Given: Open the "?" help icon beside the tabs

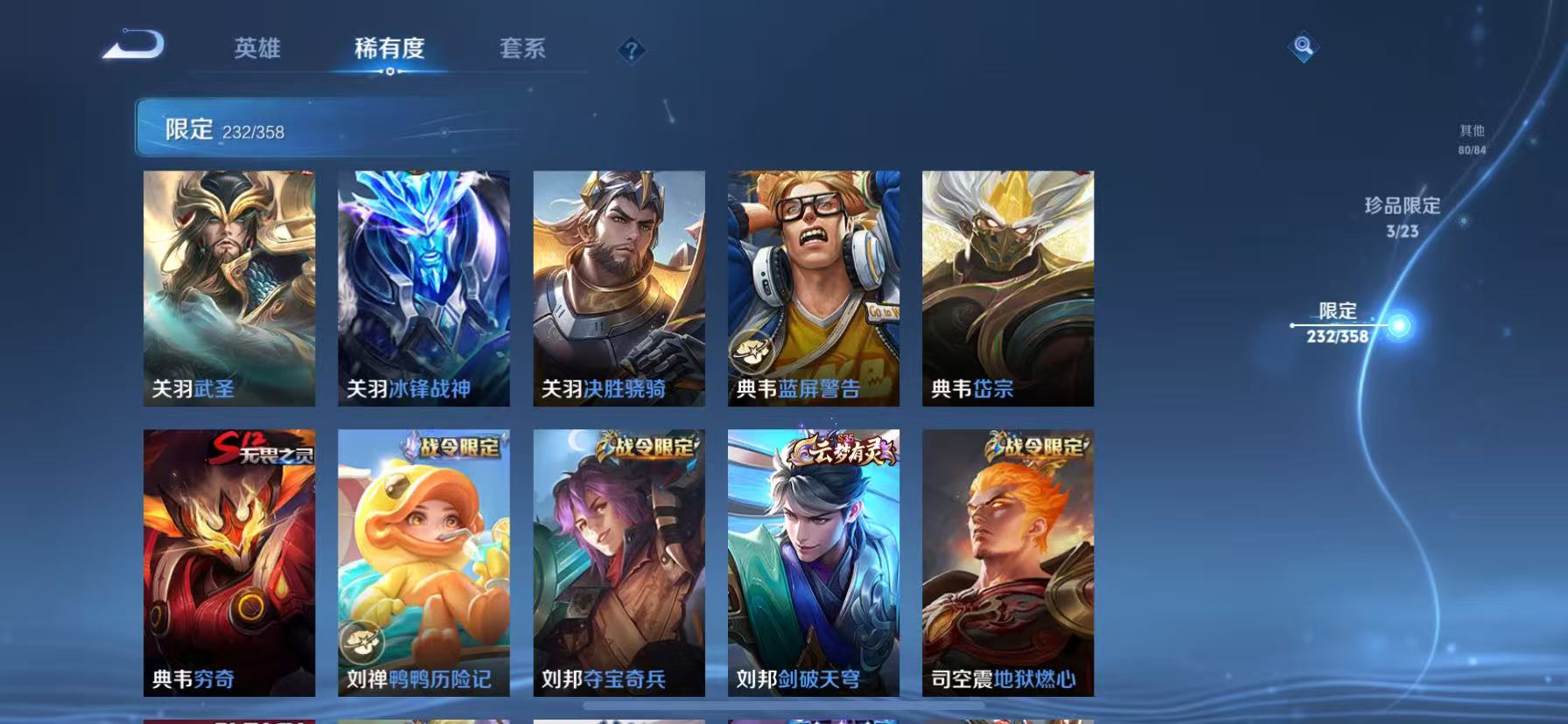Looking at the screenshot, I should click(630, 50).
